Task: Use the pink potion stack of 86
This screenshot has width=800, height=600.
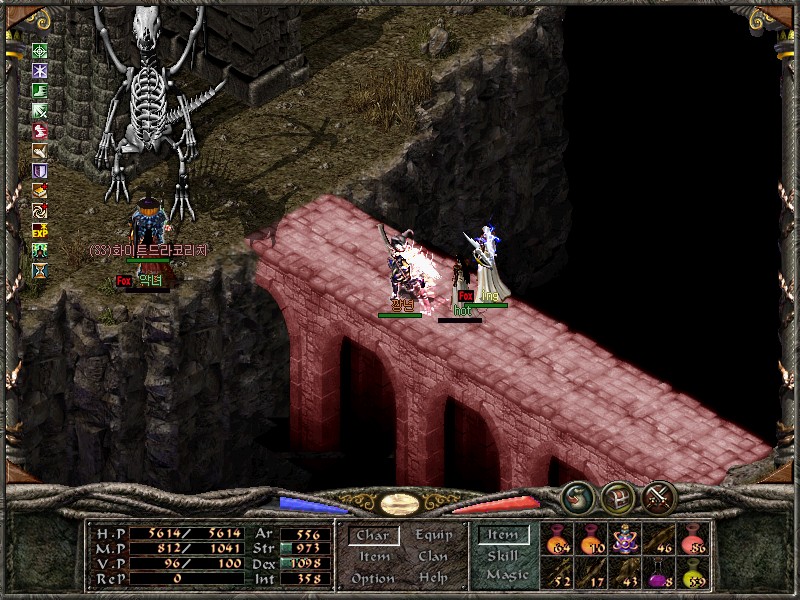Action: 693,539
